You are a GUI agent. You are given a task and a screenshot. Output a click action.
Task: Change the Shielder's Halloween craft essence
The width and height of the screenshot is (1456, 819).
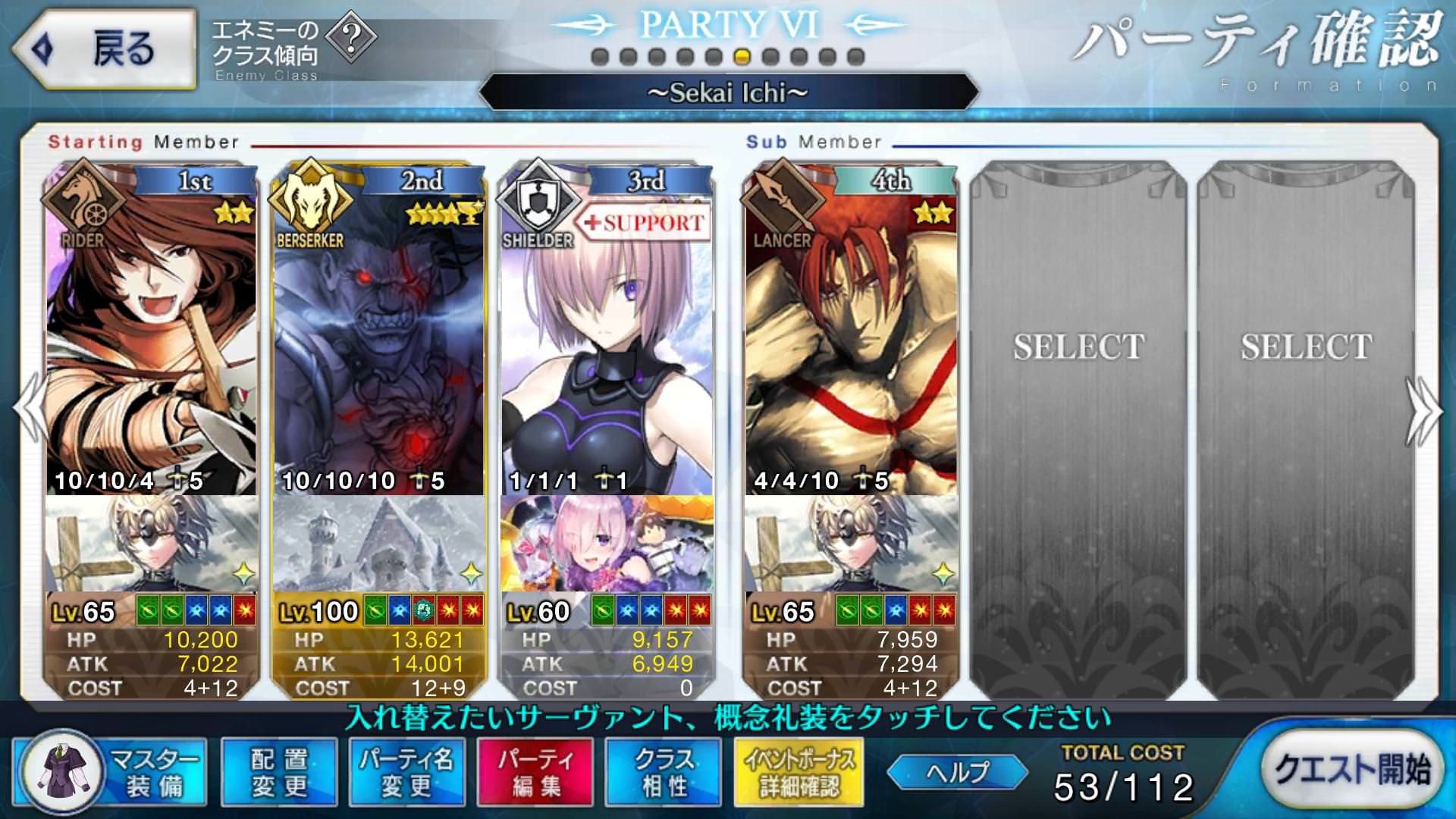(x=606, y=544)
